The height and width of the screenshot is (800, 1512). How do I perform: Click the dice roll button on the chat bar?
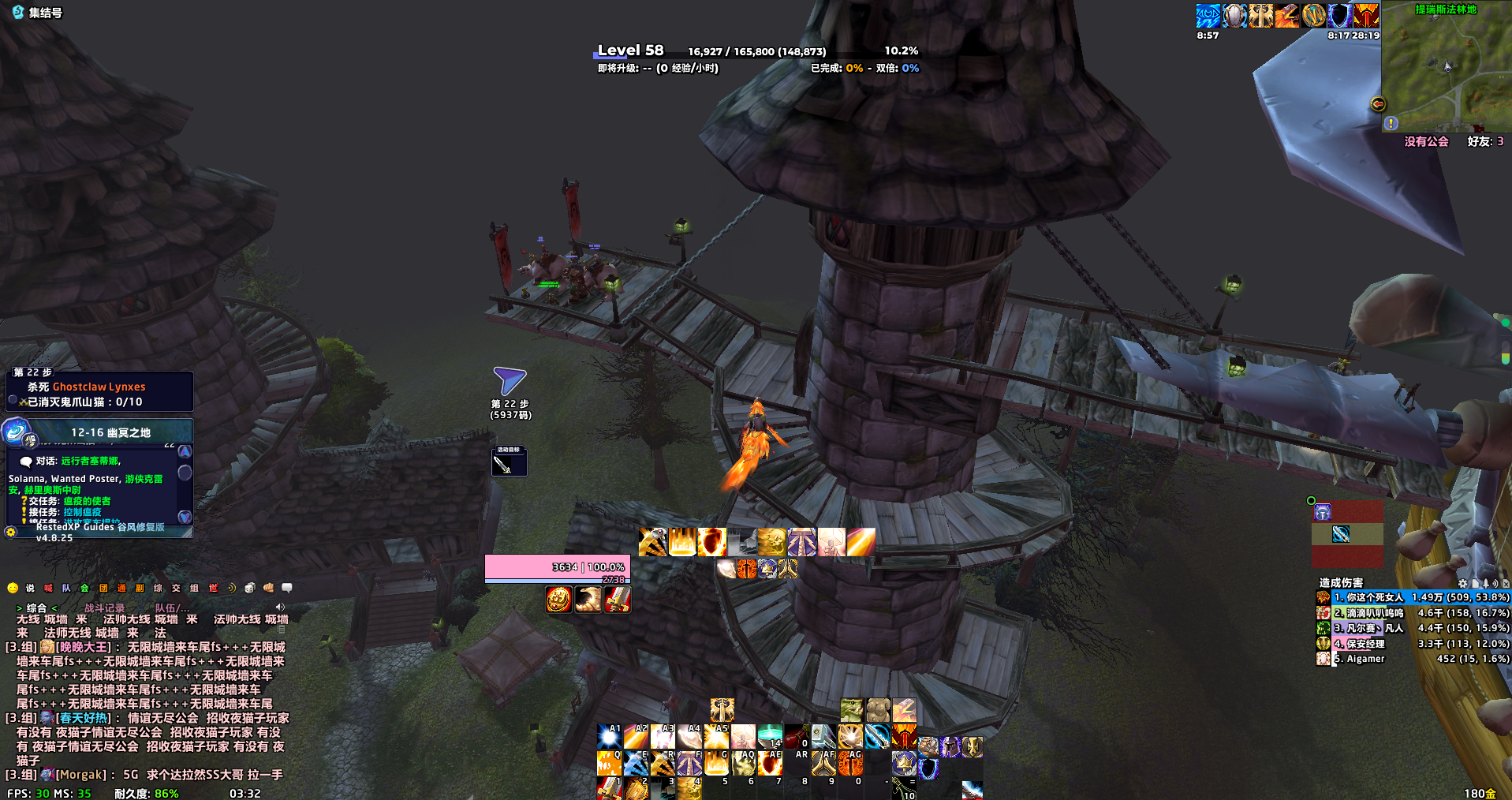(250, 589)
